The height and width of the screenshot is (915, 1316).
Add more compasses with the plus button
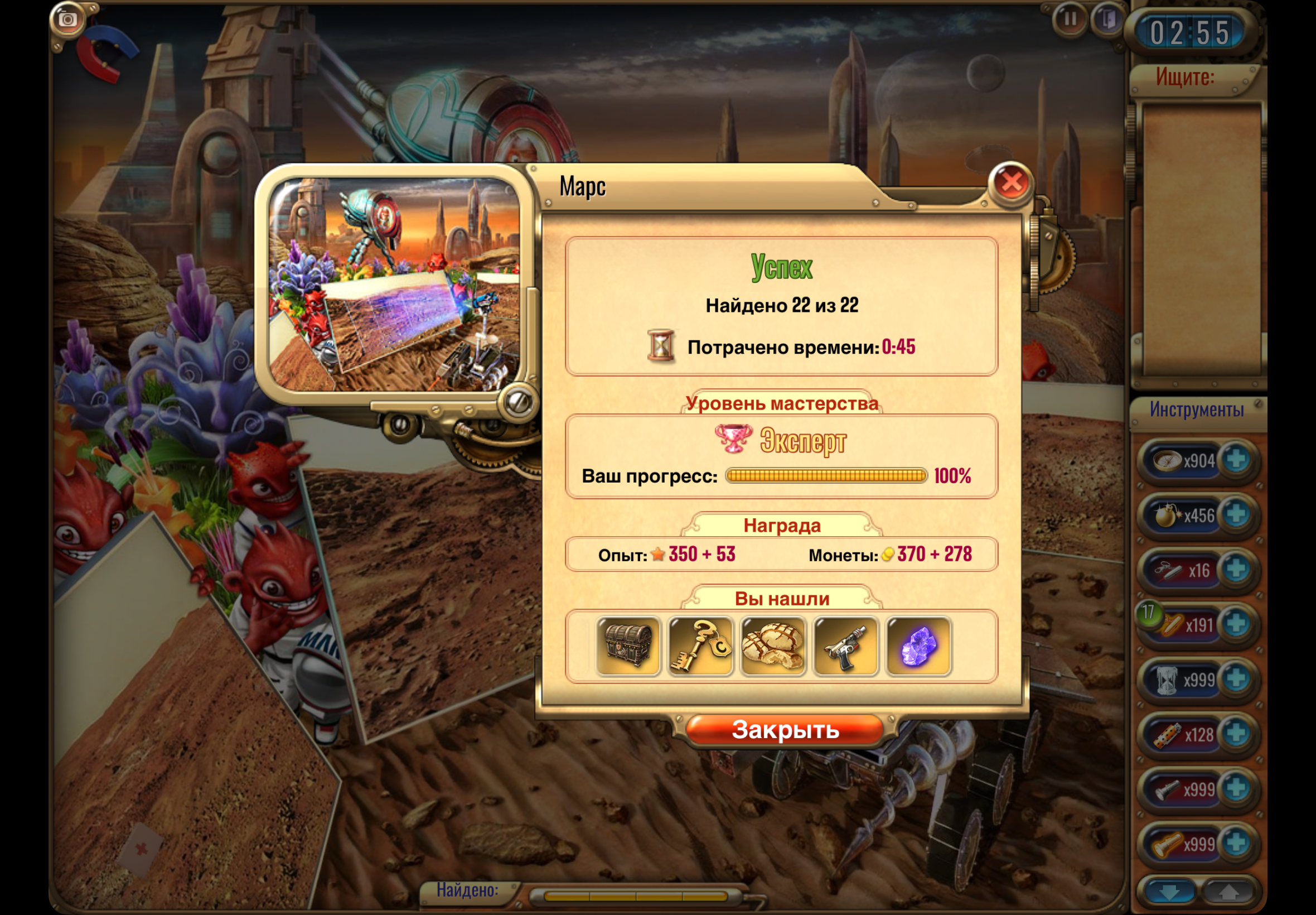coord(1236,460)
